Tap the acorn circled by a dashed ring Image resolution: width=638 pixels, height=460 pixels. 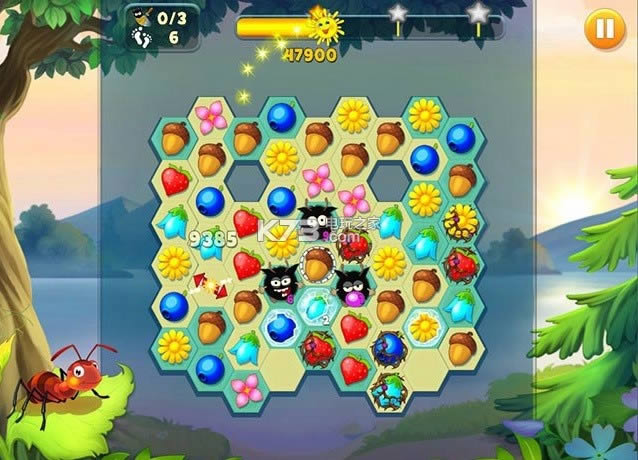click(x=318, y=263)
